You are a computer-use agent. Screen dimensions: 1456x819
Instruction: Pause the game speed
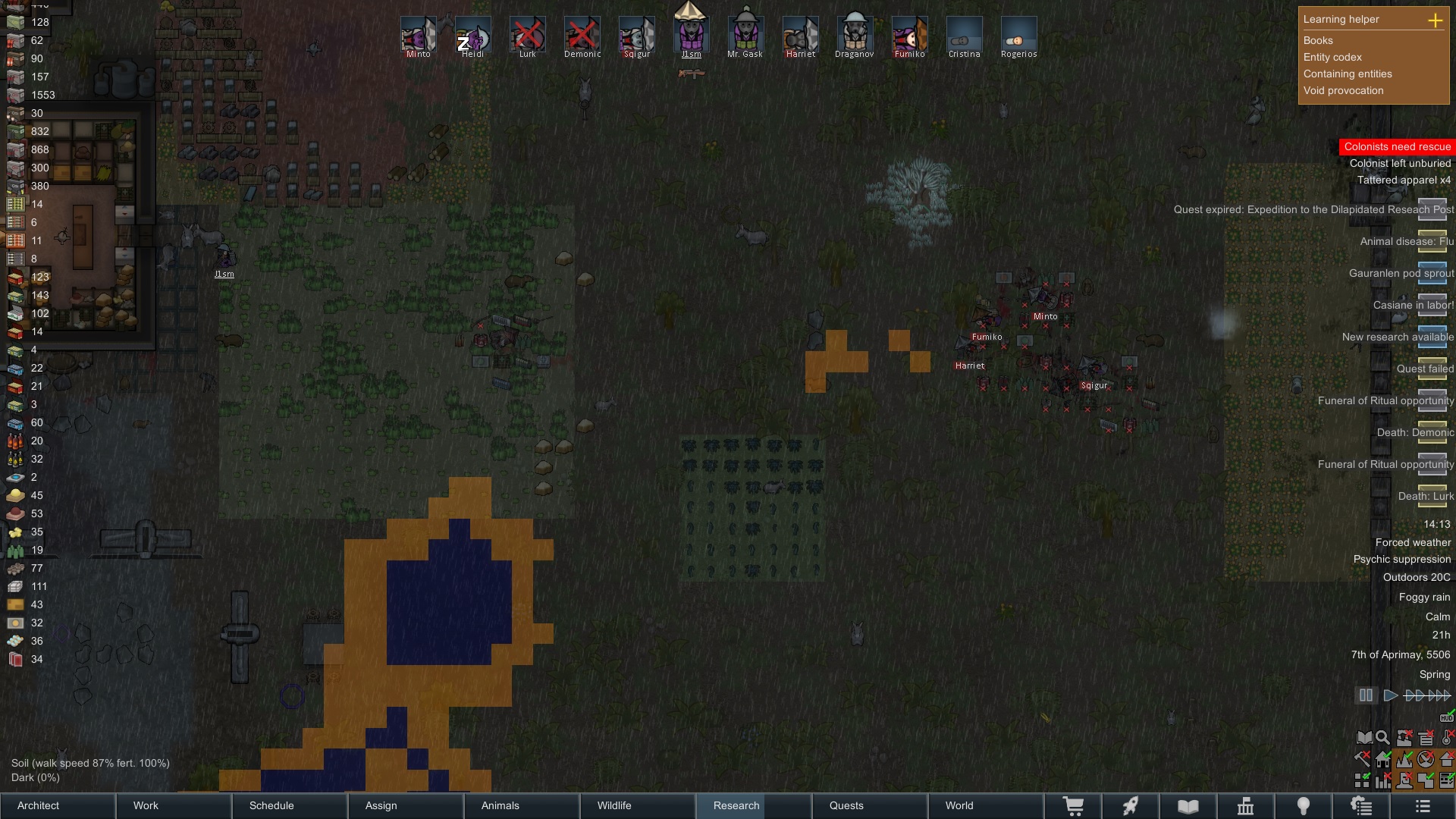[1366, 695]
